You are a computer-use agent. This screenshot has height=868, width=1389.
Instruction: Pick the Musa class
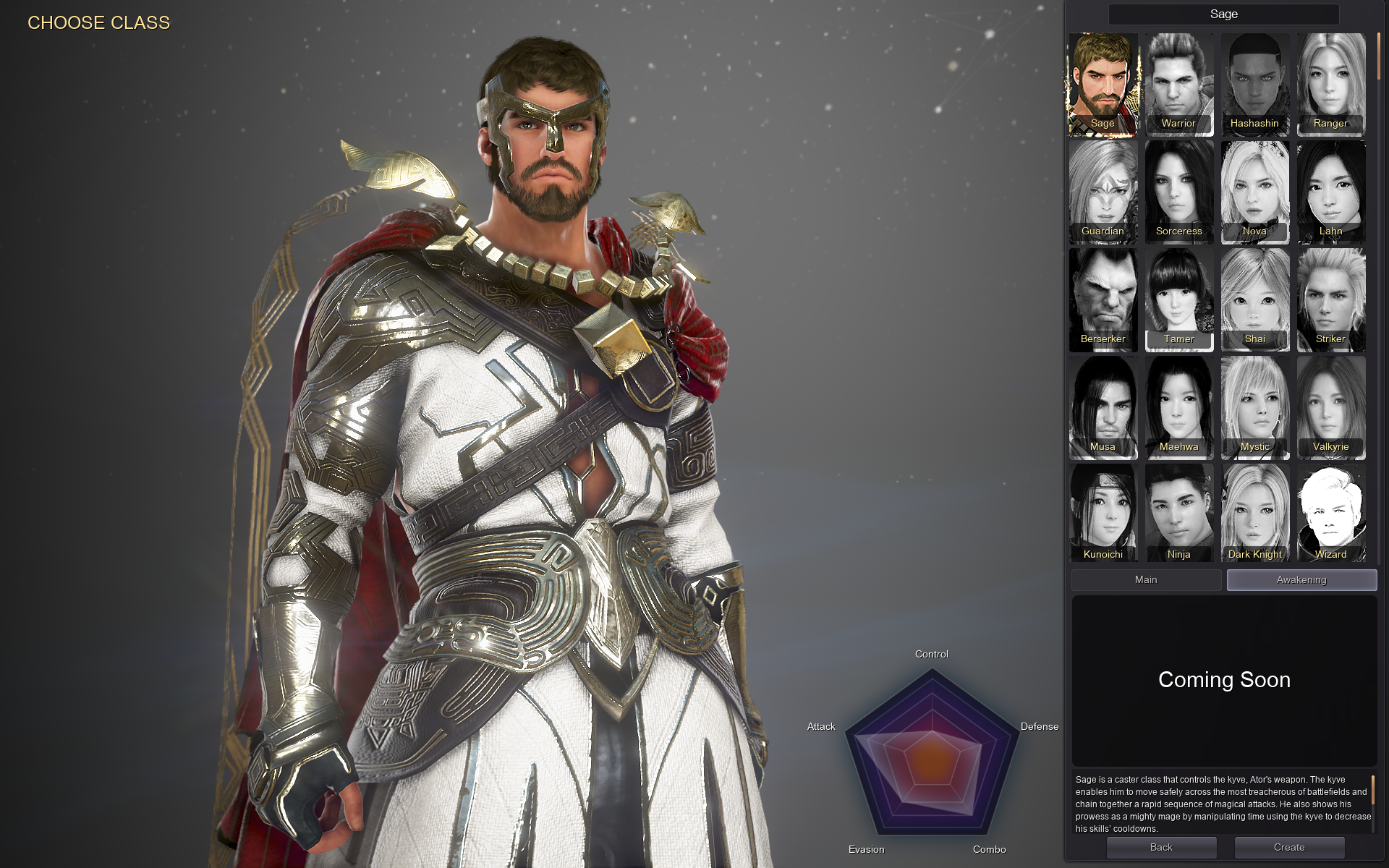pos(1103,407)
